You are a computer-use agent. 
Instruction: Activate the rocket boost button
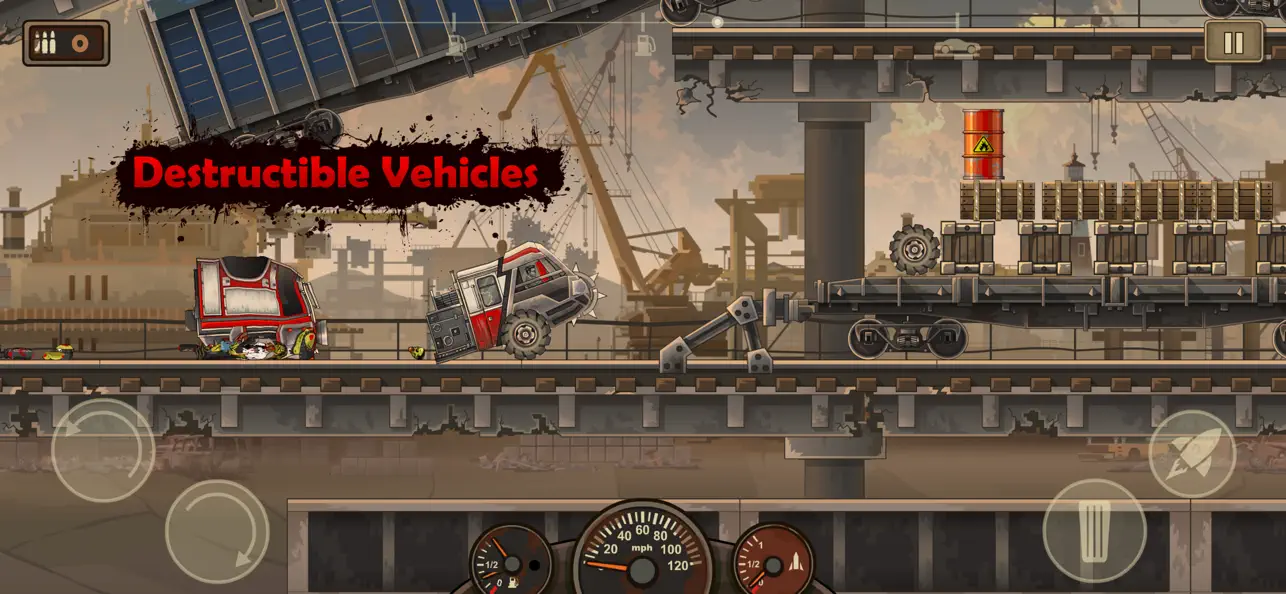(1192, 454)
